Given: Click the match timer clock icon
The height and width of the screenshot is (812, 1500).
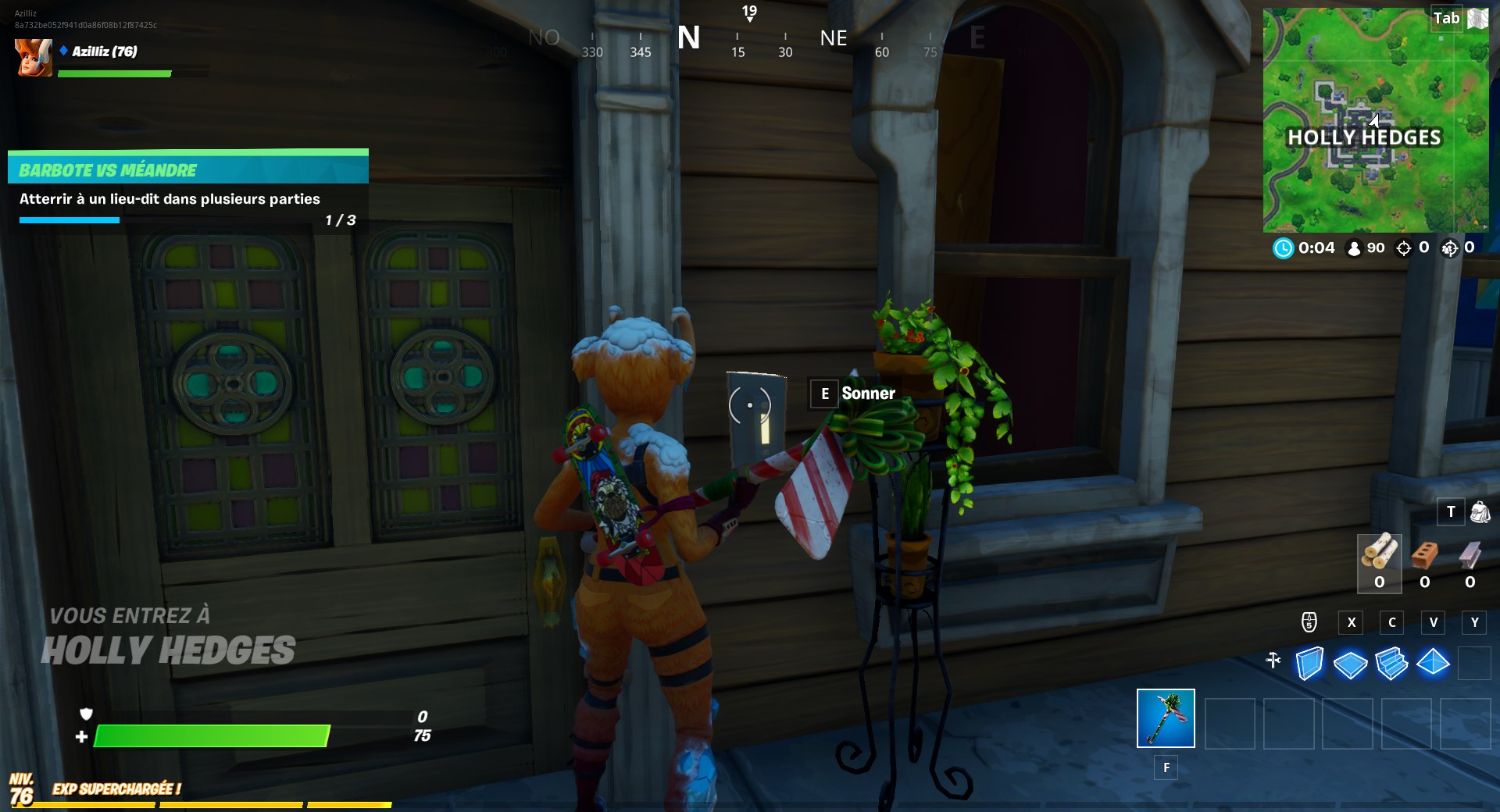Looking at the screenshot, I should 1284,248.
